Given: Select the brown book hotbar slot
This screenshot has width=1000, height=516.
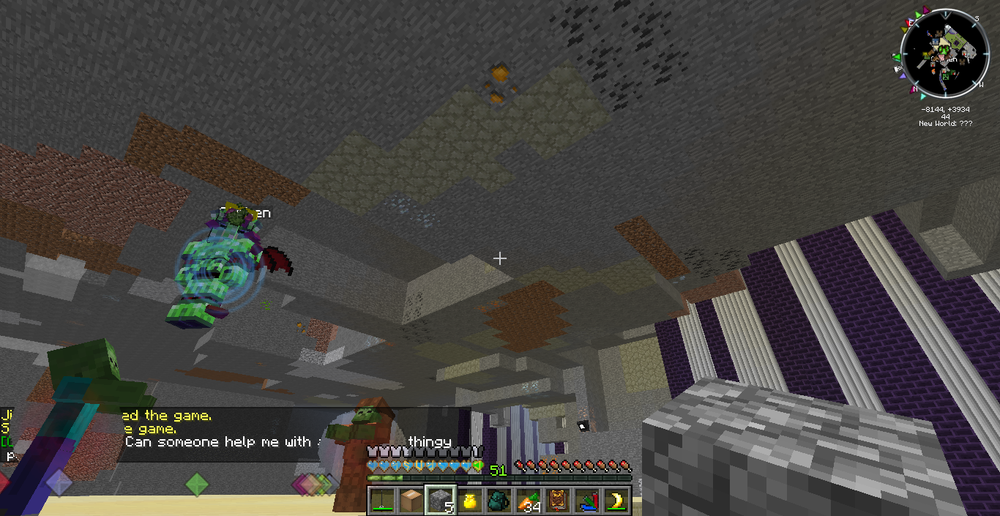Looking at the screenshot, I should [x=558, y=500].
